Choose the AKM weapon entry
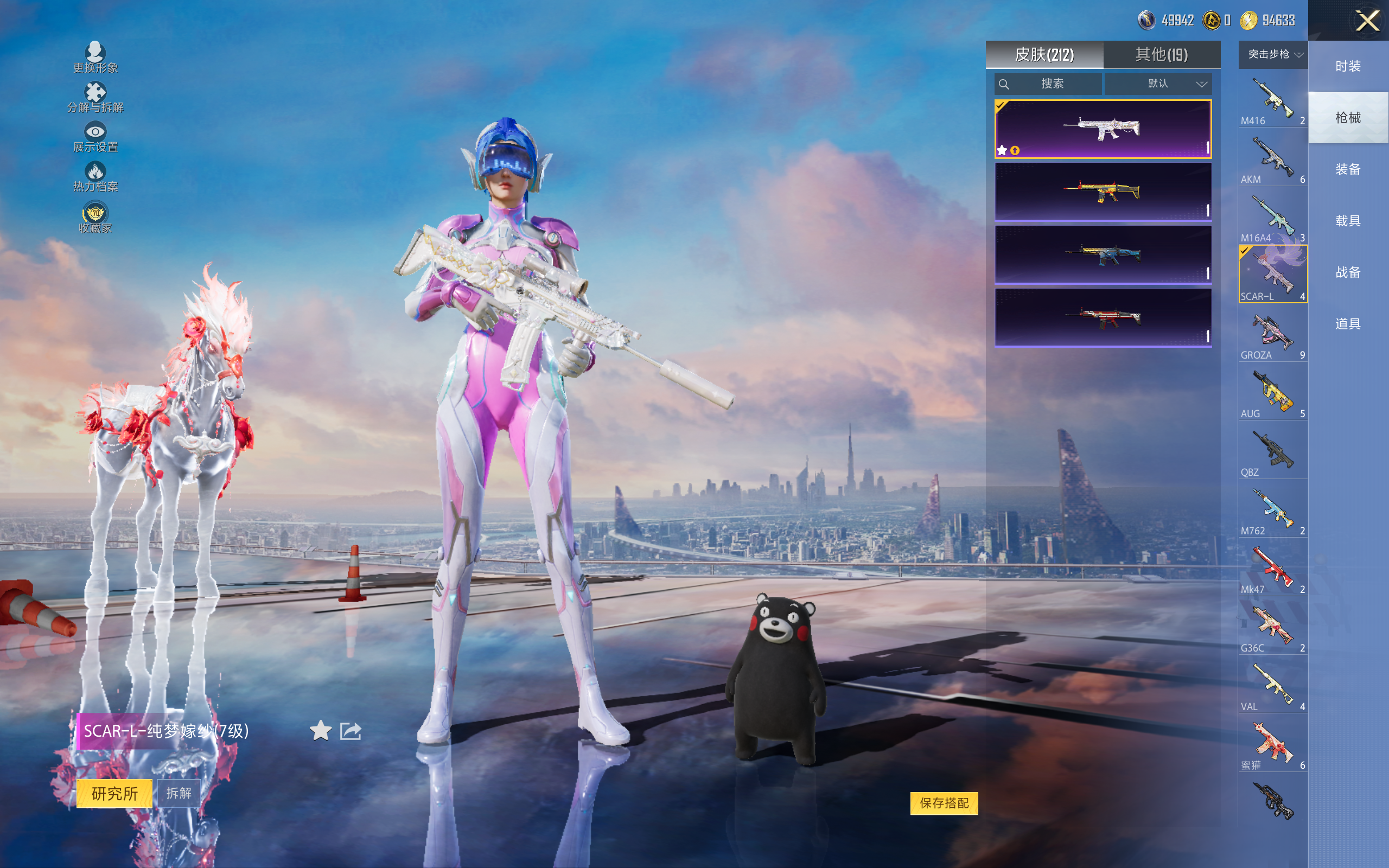This screenshot has height=868, width=1389. [1272, 159]
